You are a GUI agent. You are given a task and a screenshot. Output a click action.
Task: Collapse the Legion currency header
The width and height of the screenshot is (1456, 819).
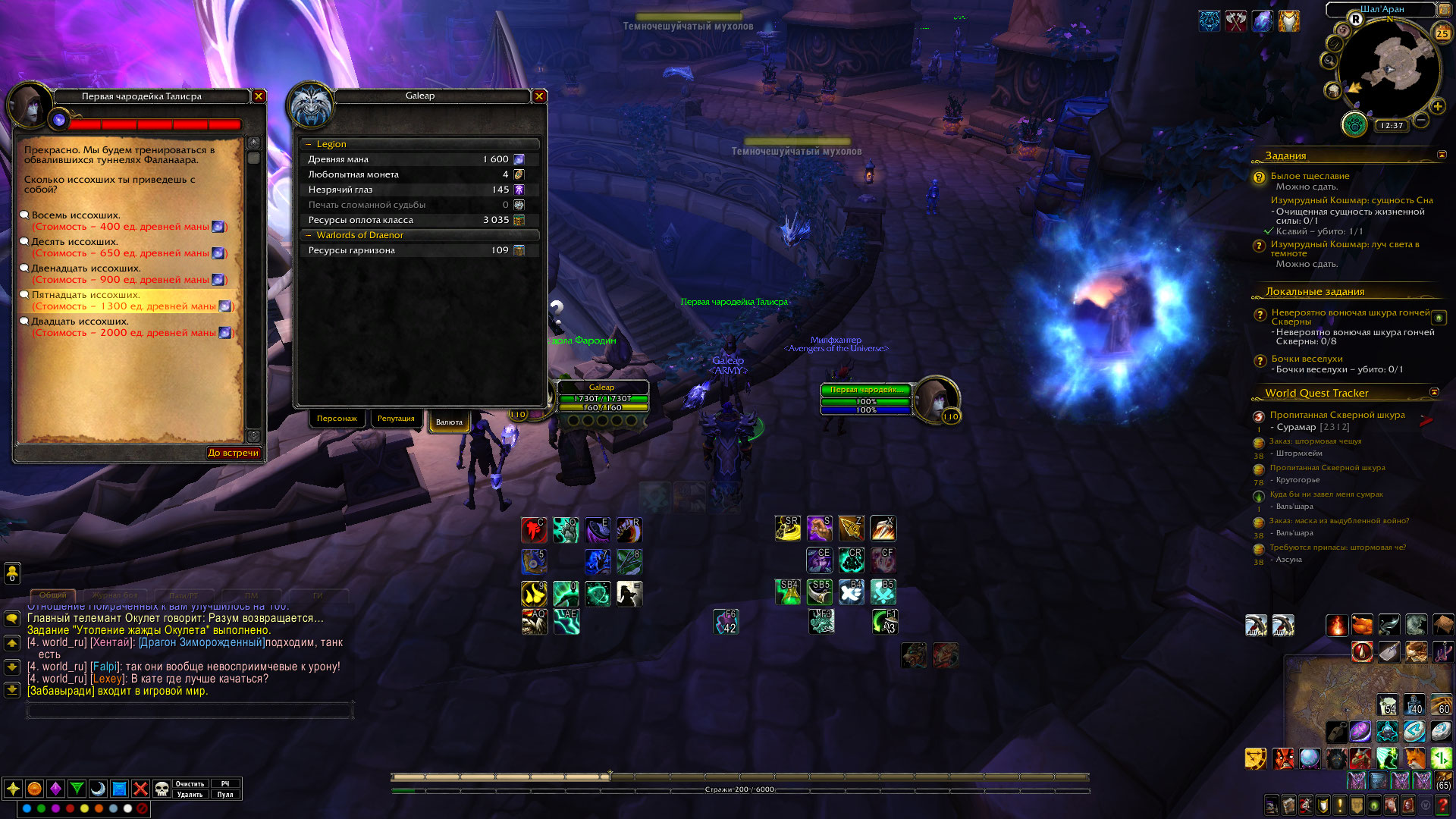tap(309, 144)
